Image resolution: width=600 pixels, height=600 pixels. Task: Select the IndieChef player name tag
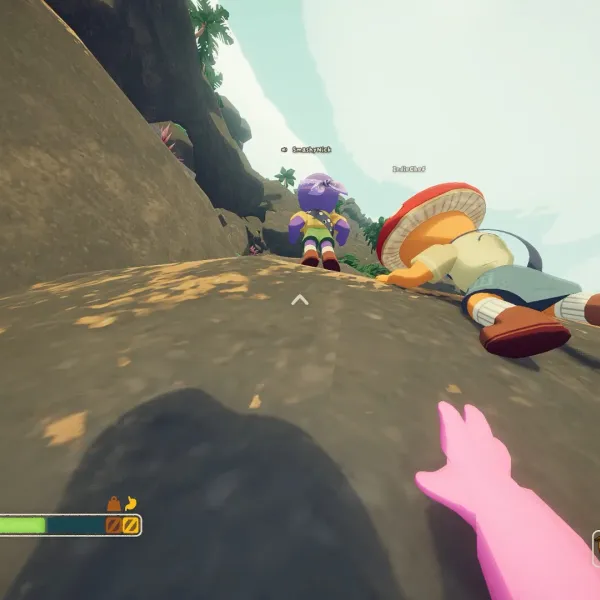tap(409, 169)
